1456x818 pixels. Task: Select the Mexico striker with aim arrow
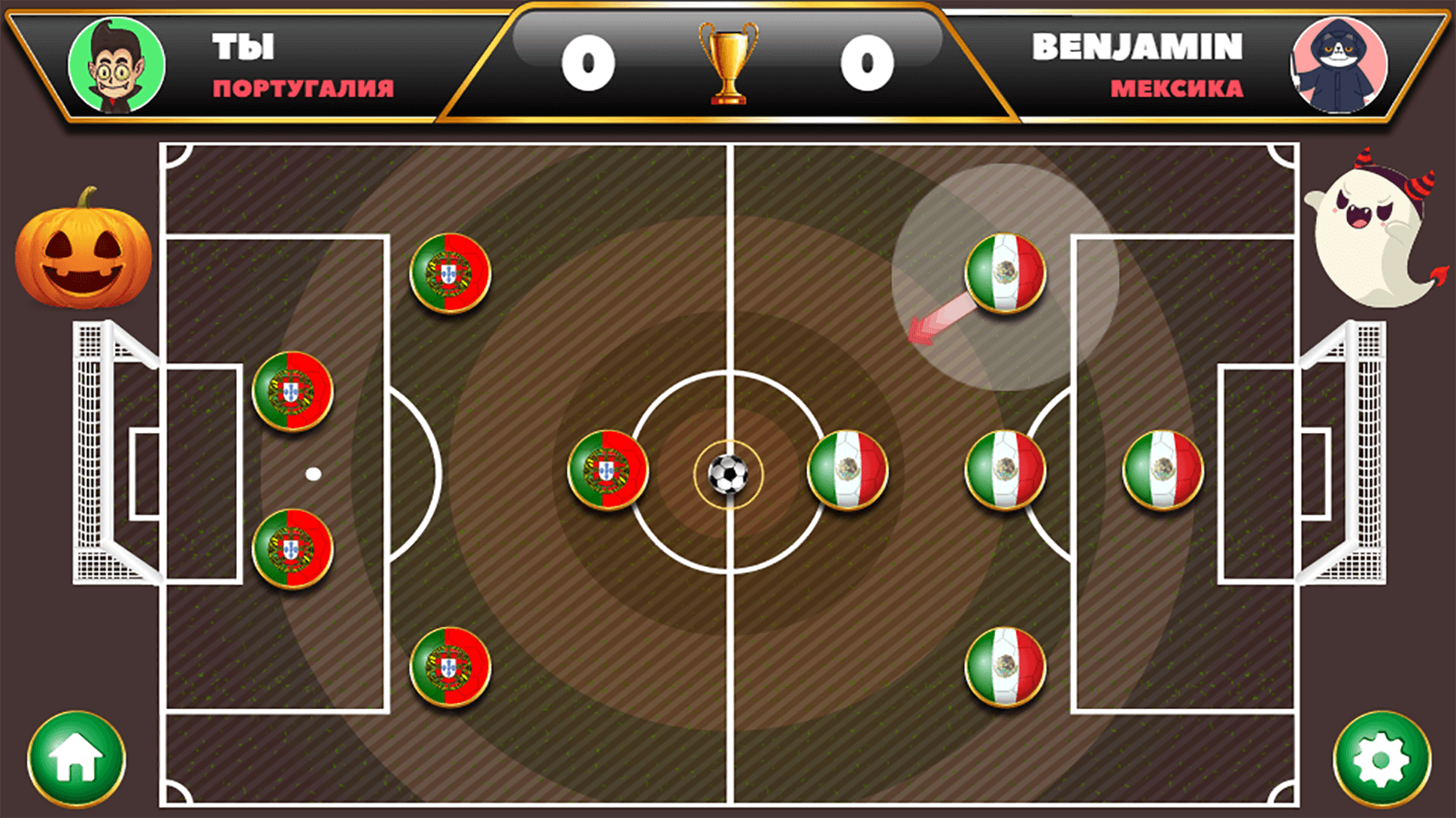pos(1006,273)
